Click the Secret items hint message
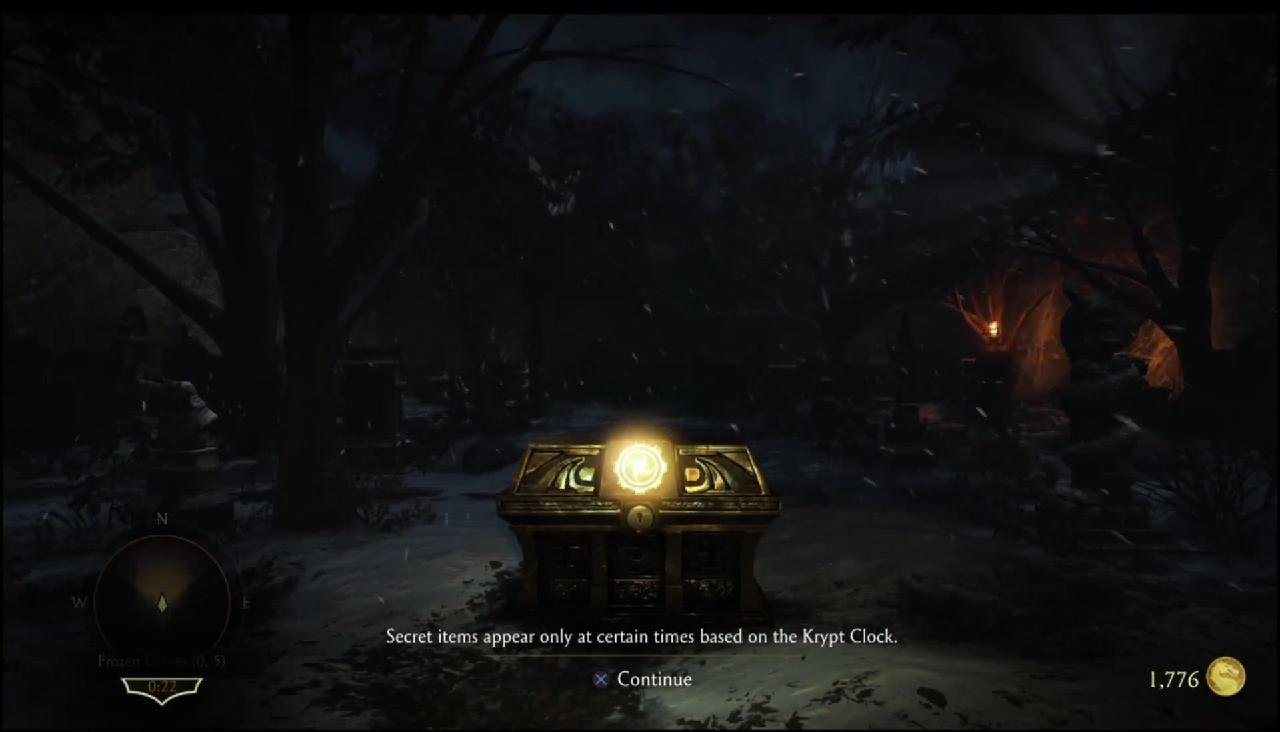 643,636
